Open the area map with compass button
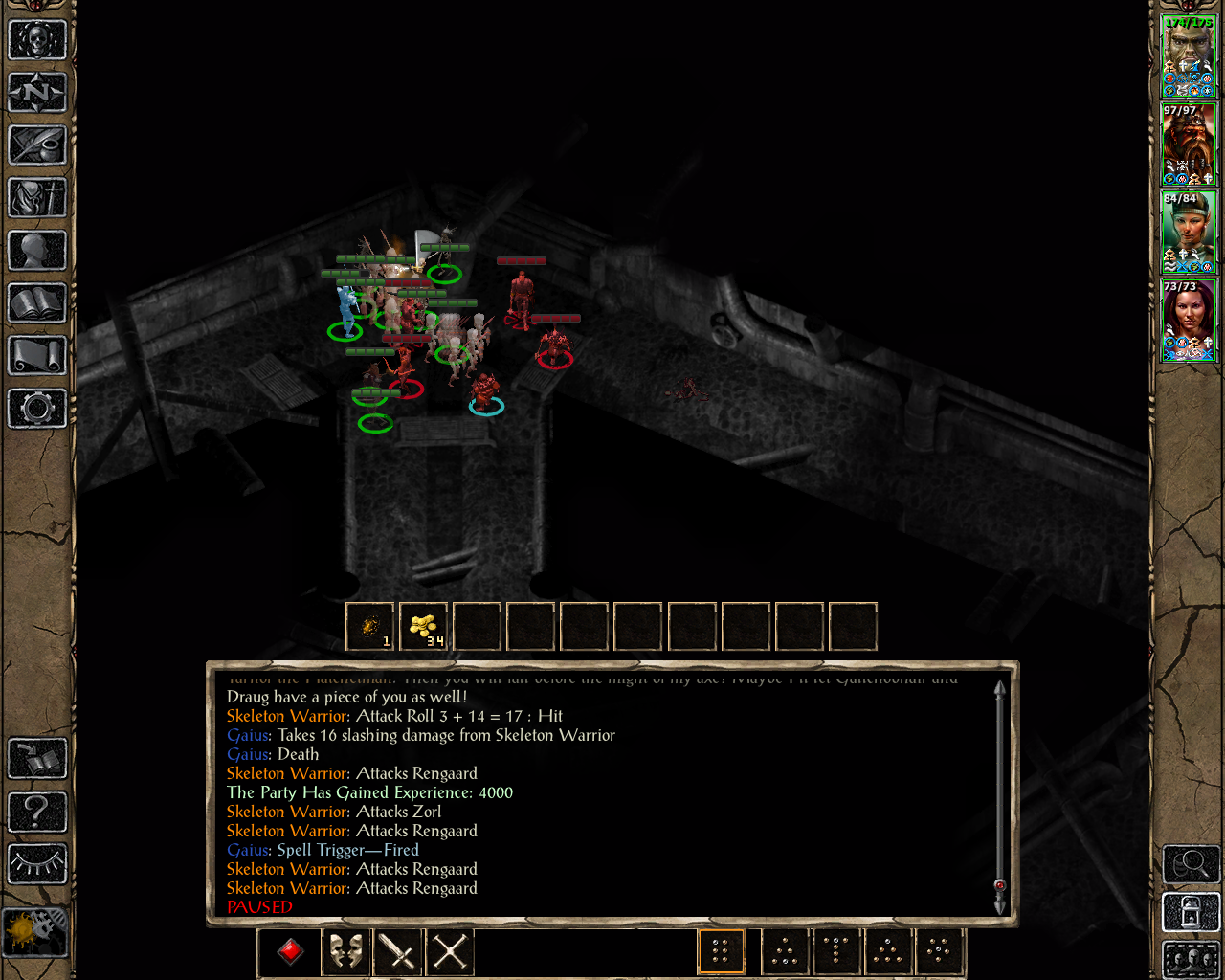The image size is (1225, 980). [37, 93]
